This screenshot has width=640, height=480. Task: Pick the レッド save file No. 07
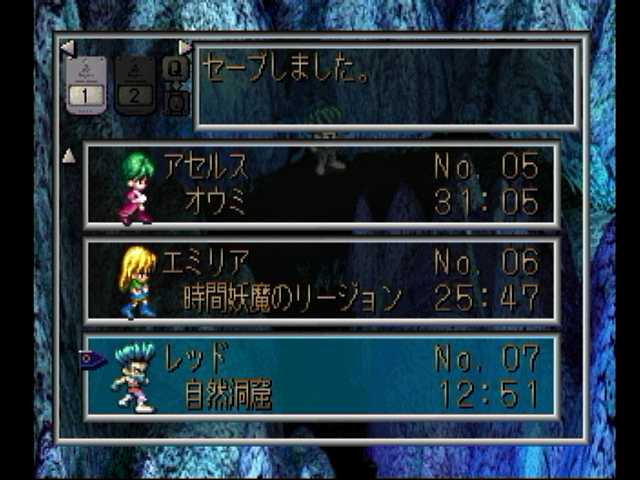pyautogui.click(x=320, y=377)
